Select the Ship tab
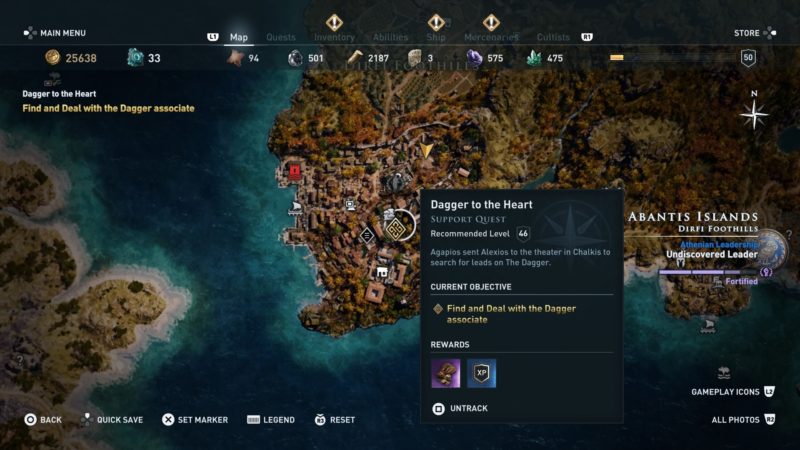 pyautogui.click(x=436, y=37)
